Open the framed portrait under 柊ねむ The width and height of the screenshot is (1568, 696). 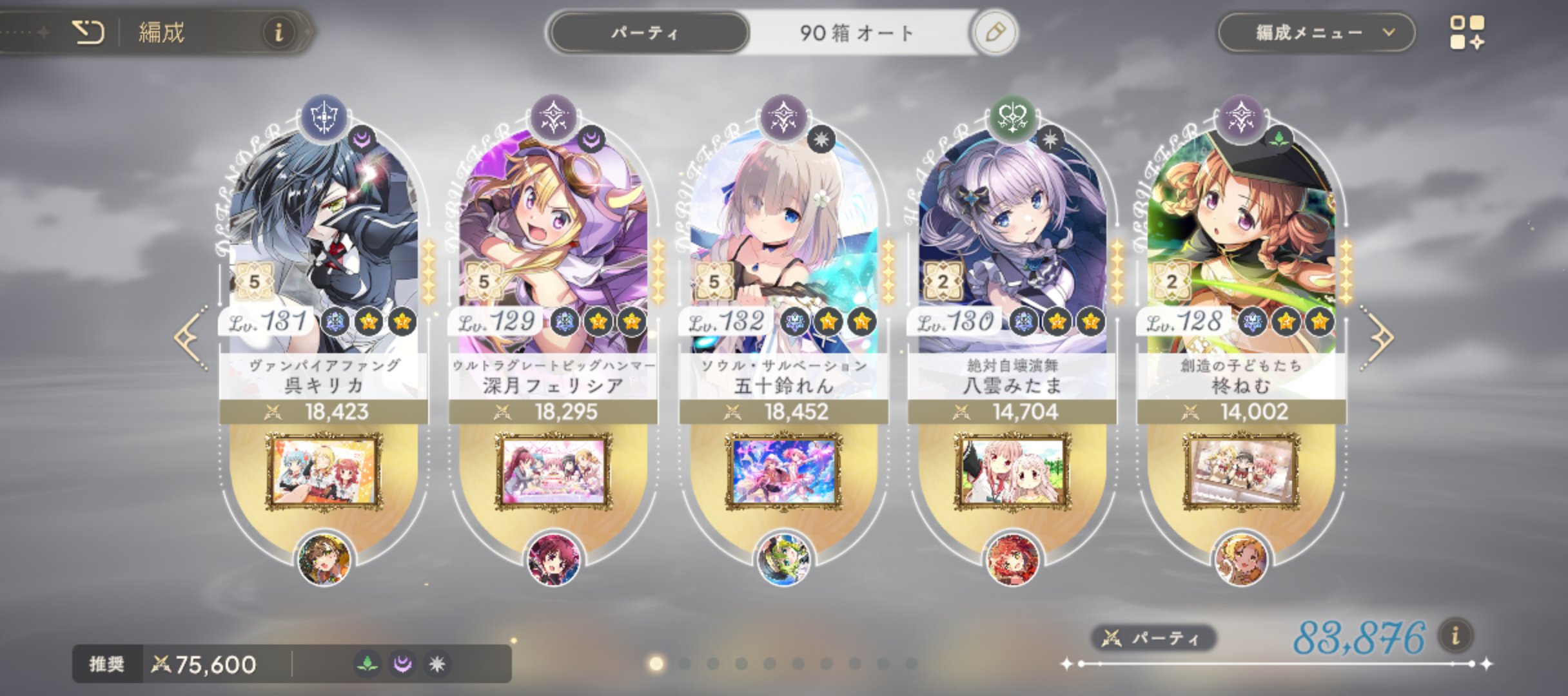point(1241,472)
